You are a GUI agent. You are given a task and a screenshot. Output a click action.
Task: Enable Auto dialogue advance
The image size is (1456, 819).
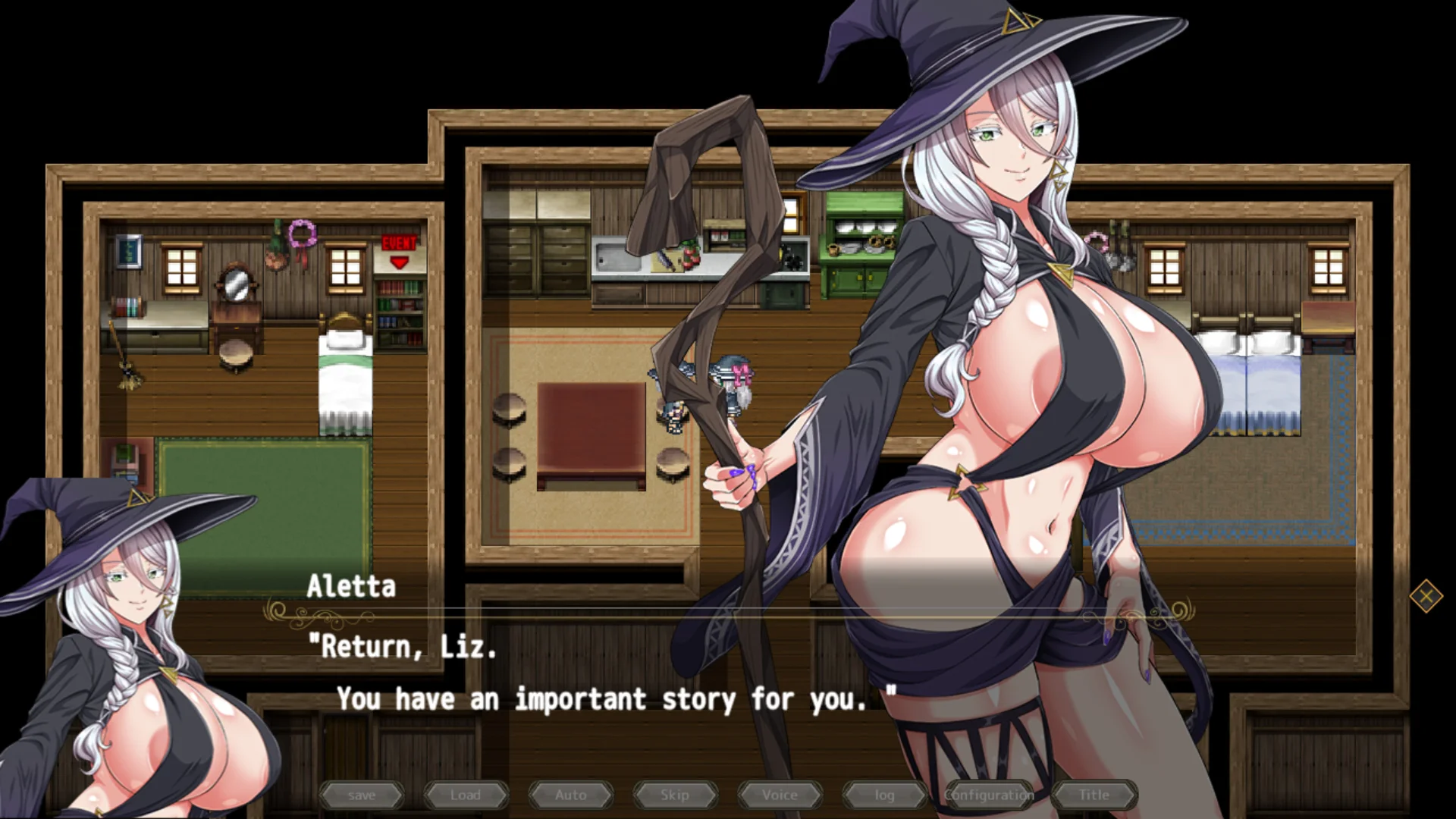click(x=570, y=795)
